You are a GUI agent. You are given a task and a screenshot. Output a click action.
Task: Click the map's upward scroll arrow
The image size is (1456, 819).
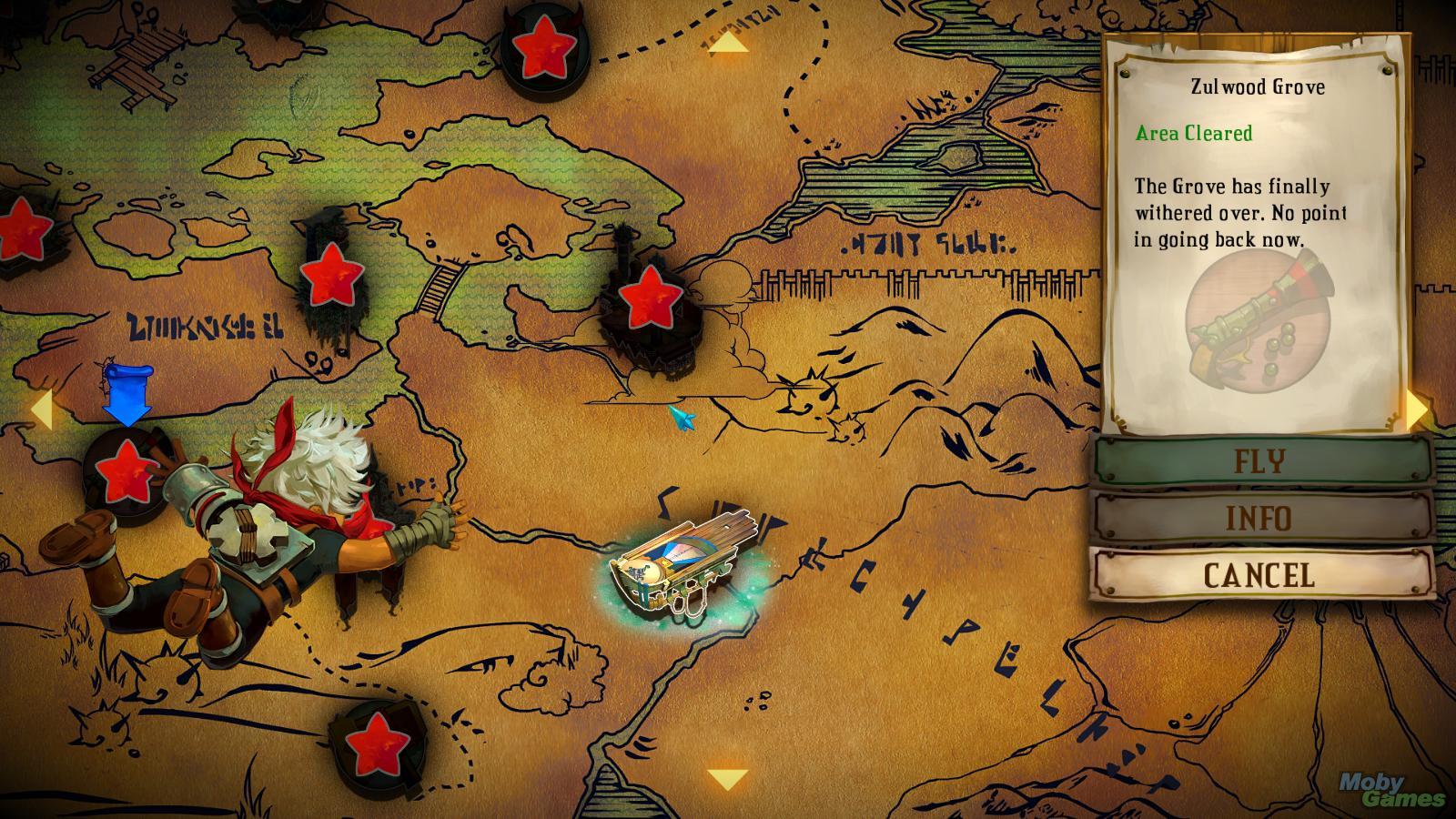(x=728, y=42)
